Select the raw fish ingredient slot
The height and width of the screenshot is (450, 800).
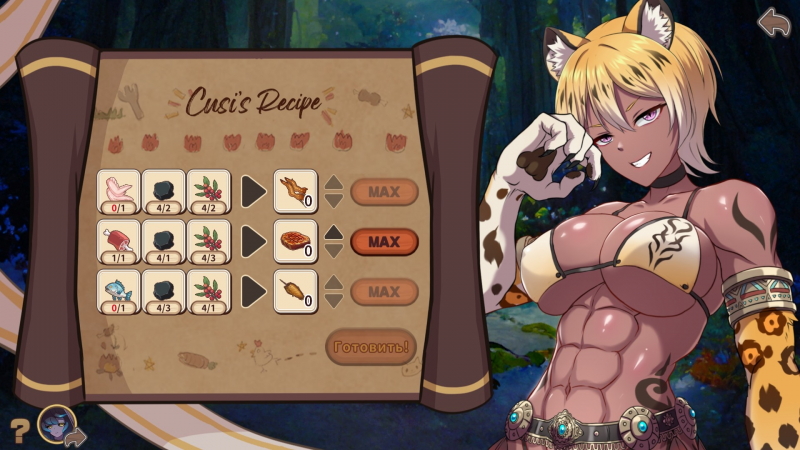tap(118, 291)
